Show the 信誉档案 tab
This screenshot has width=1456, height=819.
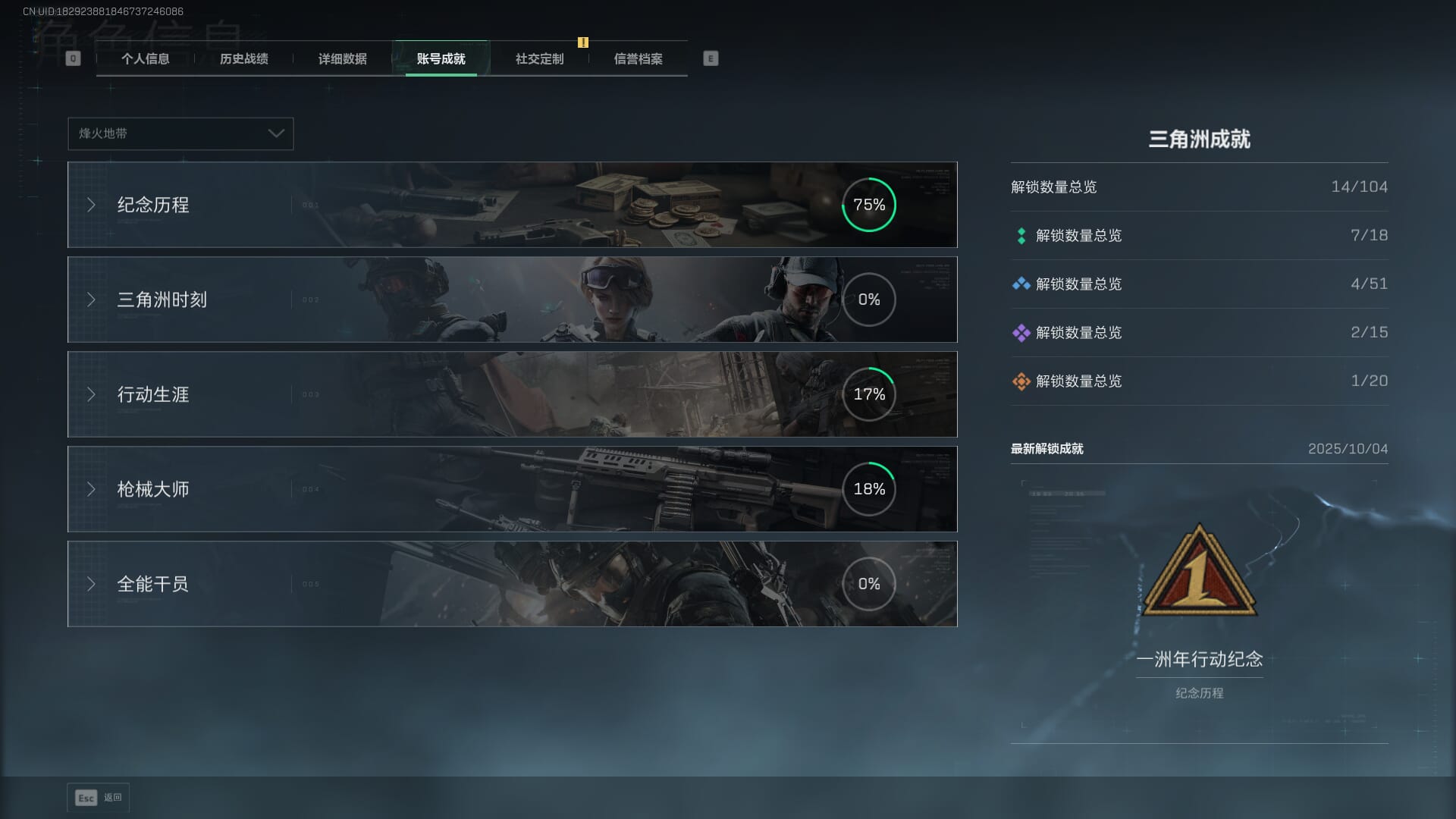coord(638,59)
